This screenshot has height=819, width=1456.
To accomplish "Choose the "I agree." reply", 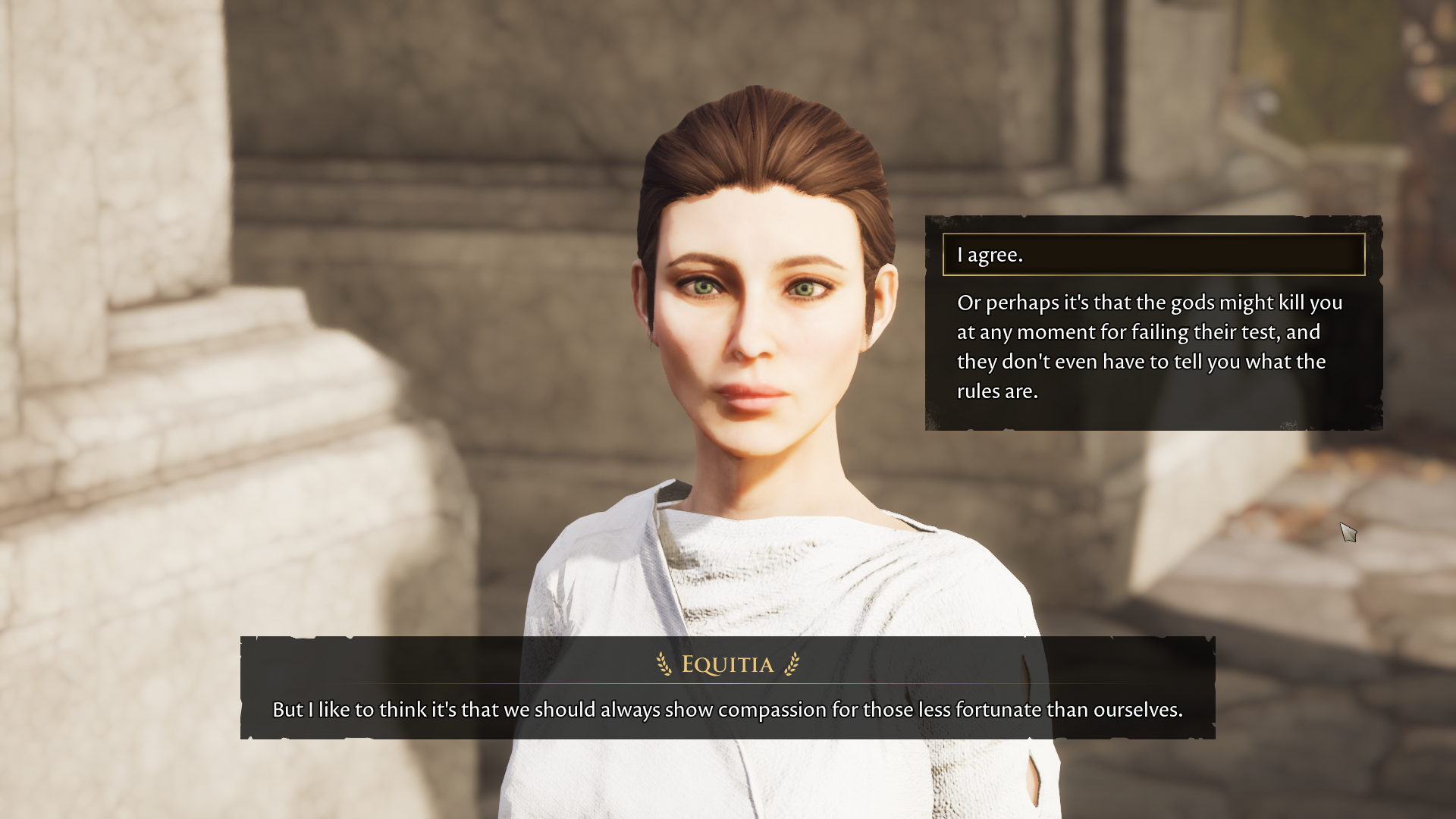I will [1153, 255].
